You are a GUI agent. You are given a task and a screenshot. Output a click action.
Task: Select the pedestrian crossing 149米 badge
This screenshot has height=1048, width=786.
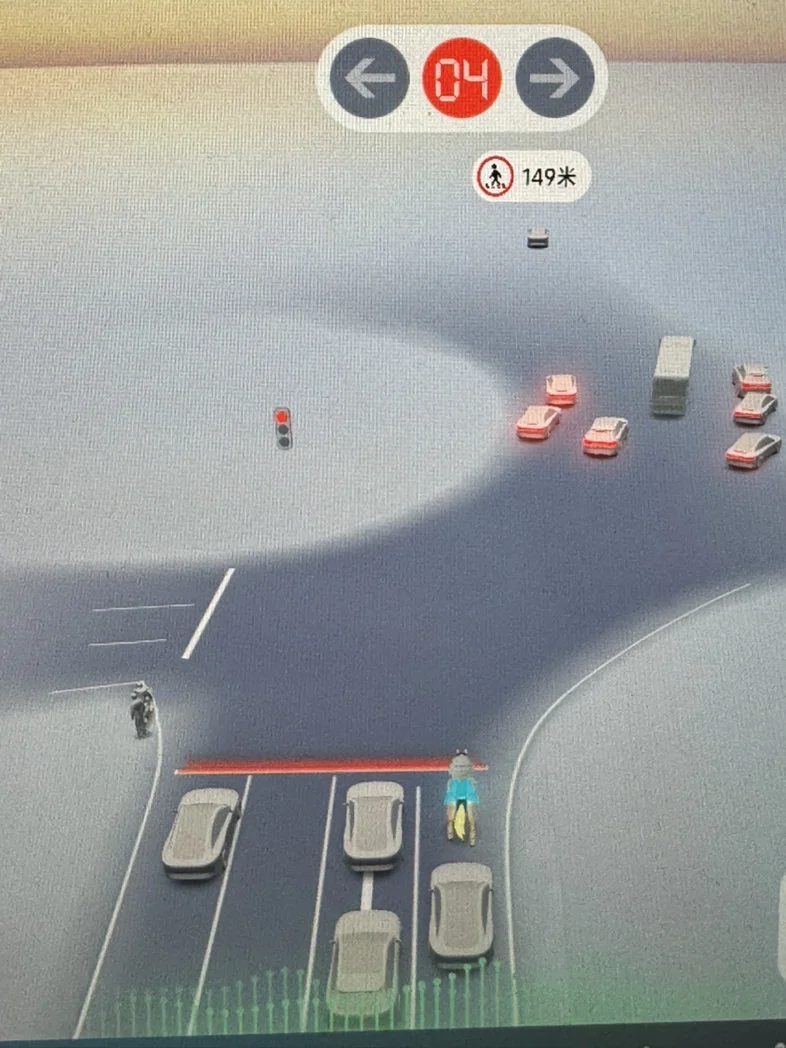[x=530, y=178]
